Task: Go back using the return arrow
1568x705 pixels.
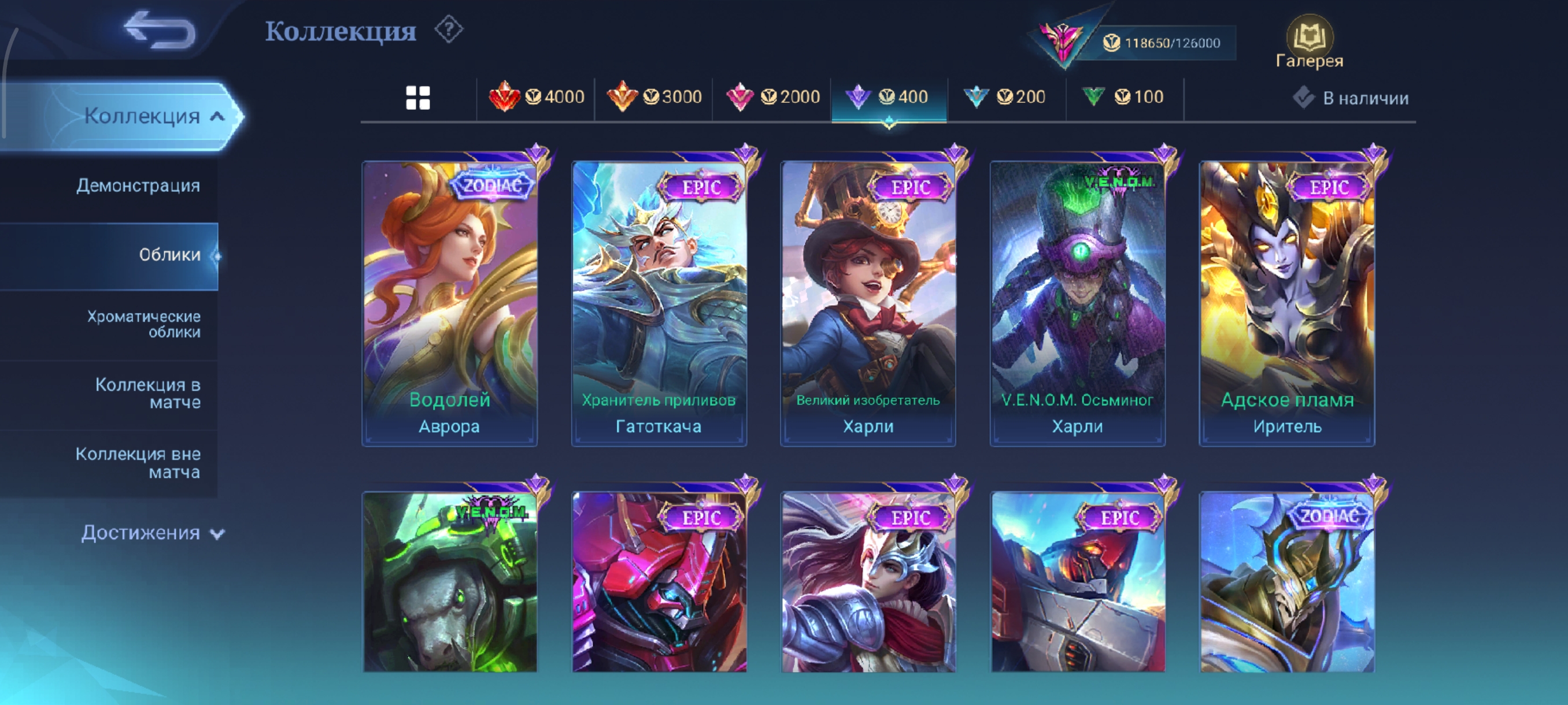Action: click(160, 29)
